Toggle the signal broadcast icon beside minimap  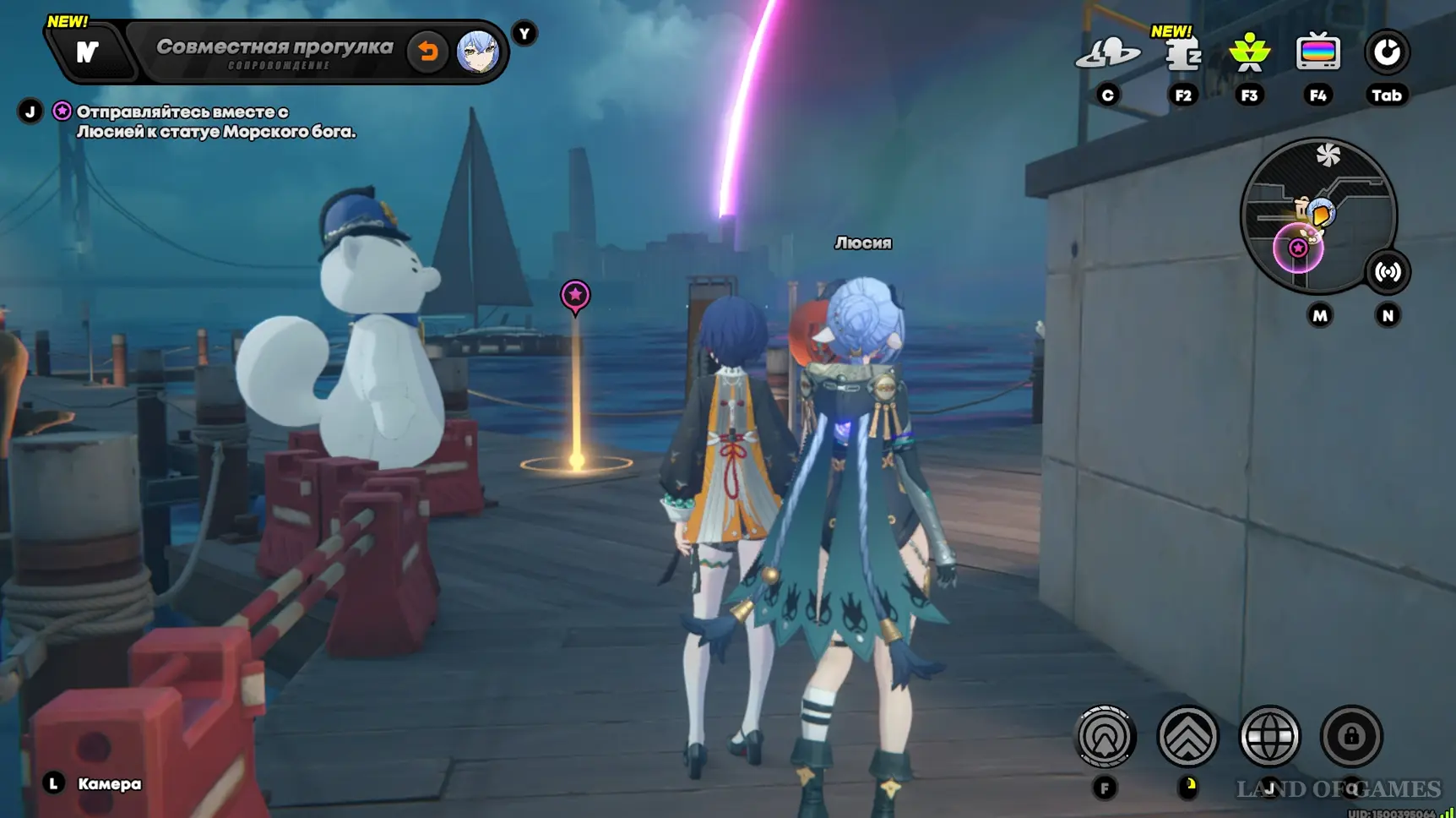(1388, 272)
